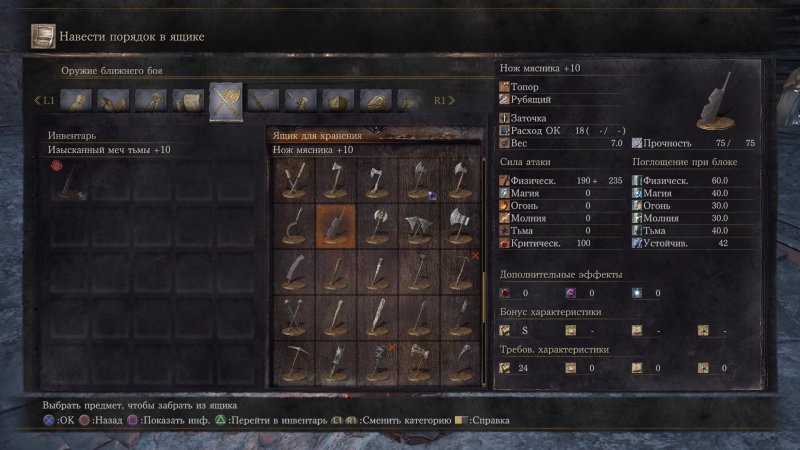Choose the golden greataxe slot

[x=419, y=363]
